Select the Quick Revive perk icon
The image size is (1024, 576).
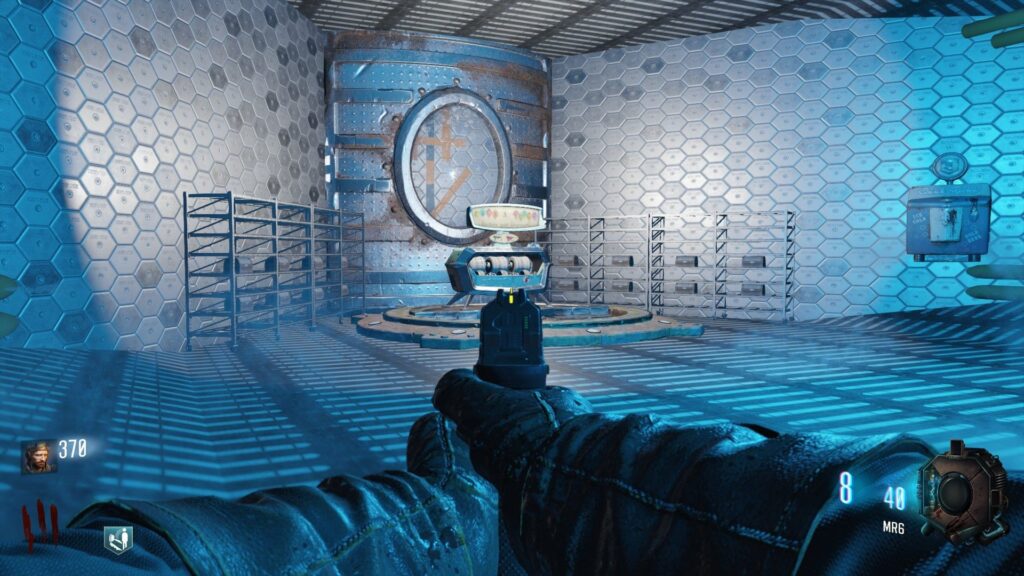[x=117, y=540]
